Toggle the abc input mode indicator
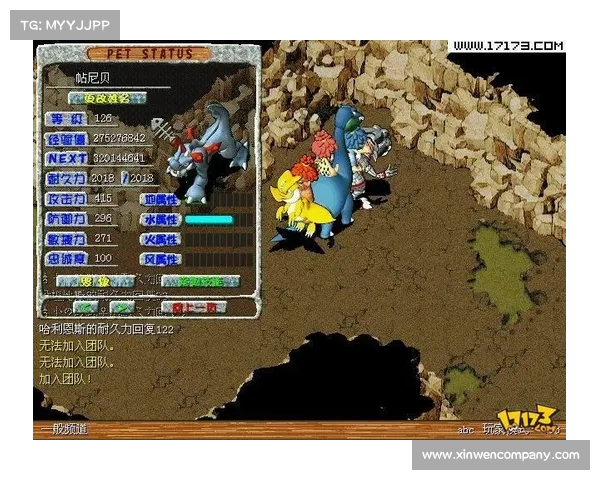The height and width of the screenshot is (480, 600). tap(466, 429)
